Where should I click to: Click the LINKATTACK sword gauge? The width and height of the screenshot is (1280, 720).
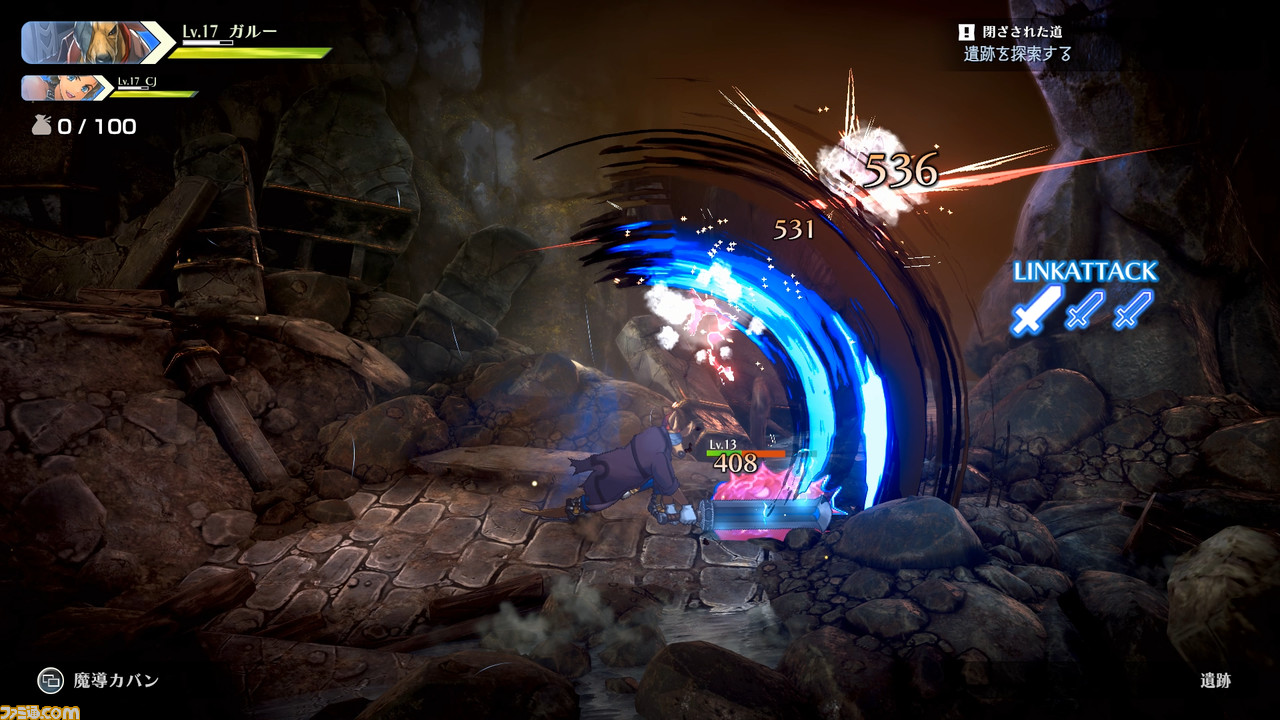pyautogui.click(x=1083, y=309)
